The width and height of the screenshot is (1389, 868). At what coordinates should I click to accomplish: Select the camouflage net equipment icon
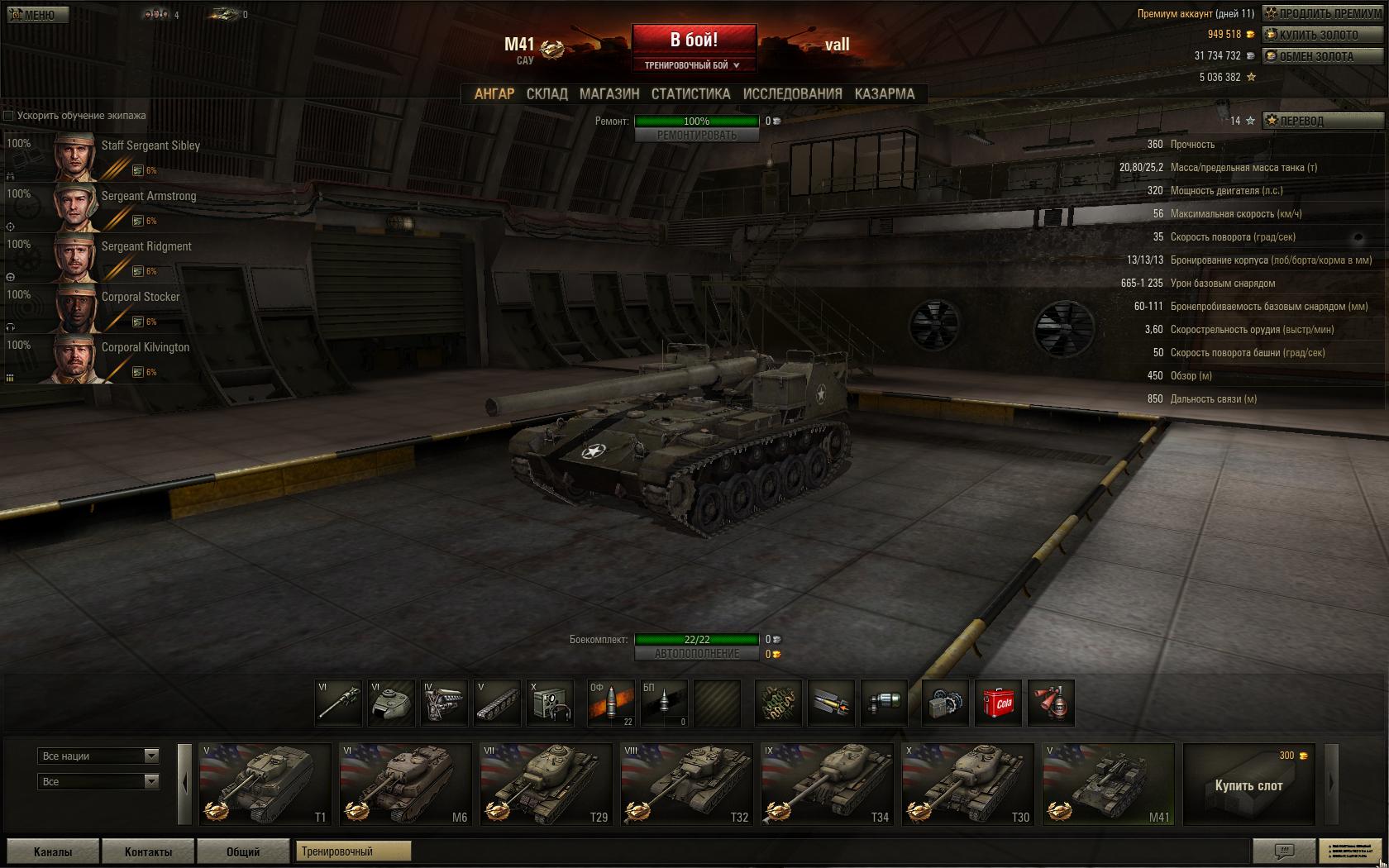(x=778, y=703)
